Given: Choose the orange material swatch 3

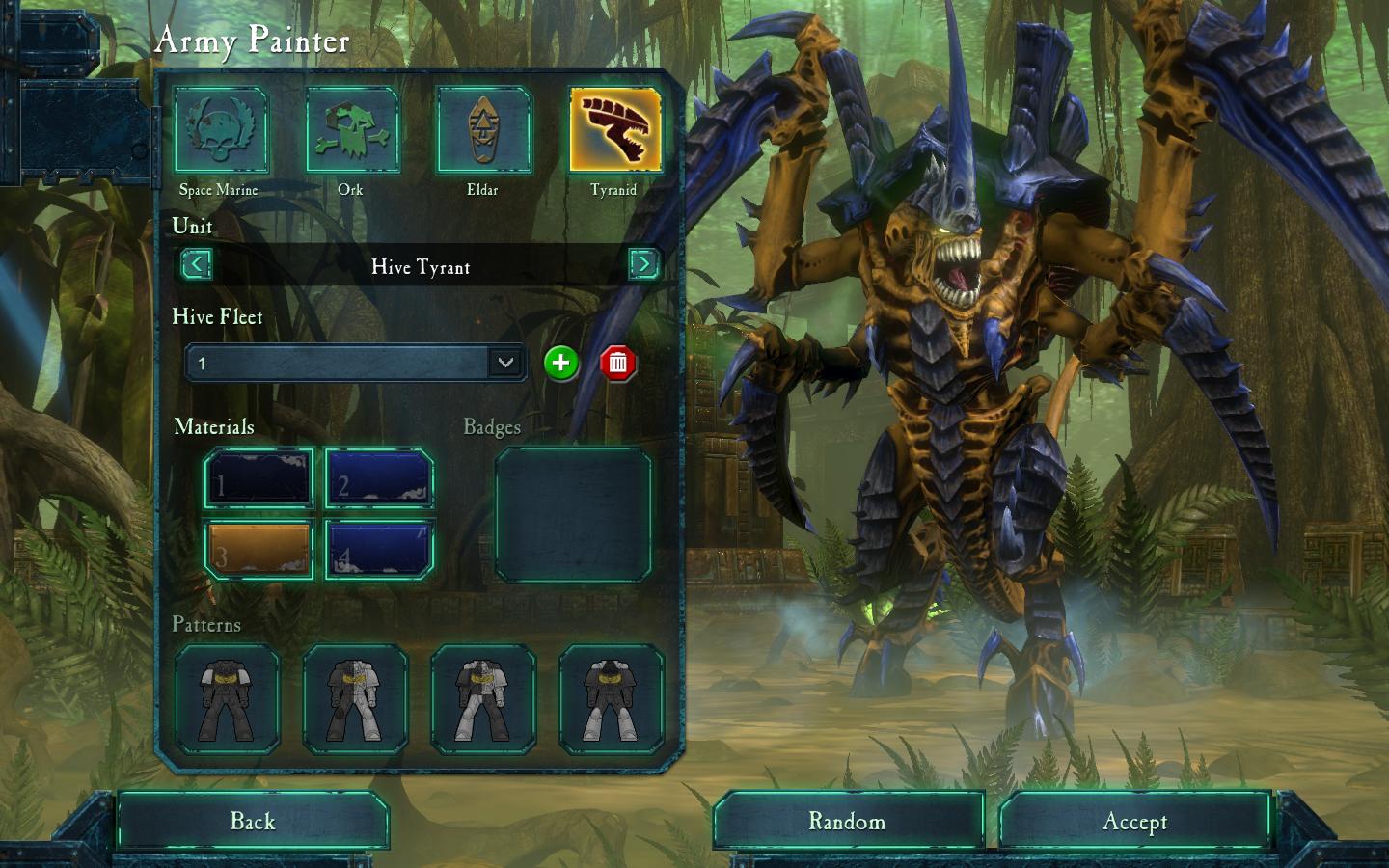Looking at the screenshot, I should tap(259, 550).
